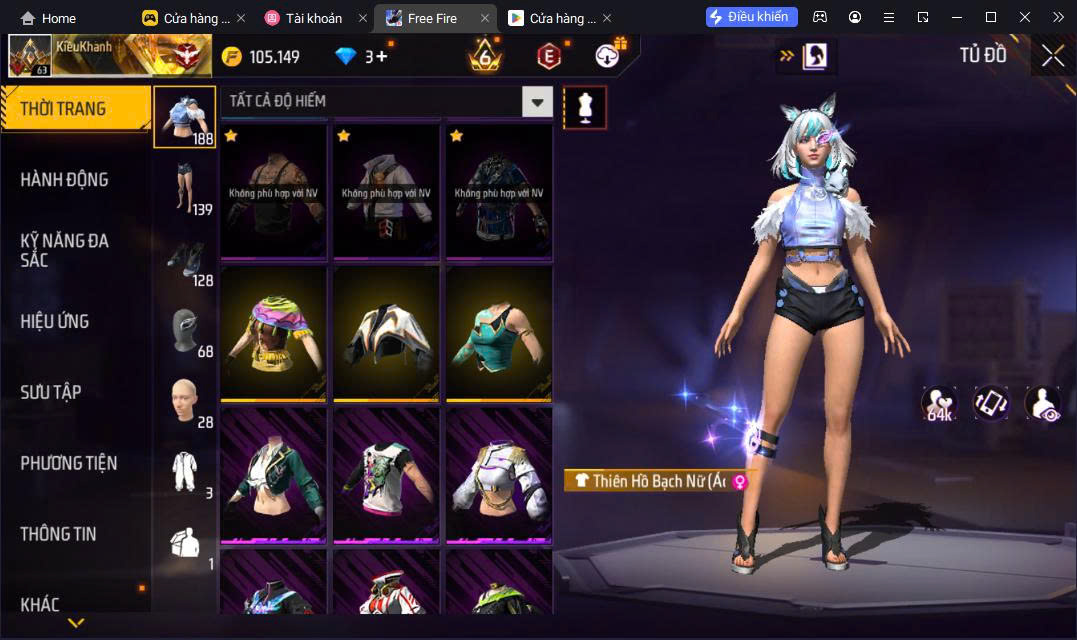Close the Tủ Đồ wardrobe screen
Screen dimensions: 1077x640
(1052, 56)
